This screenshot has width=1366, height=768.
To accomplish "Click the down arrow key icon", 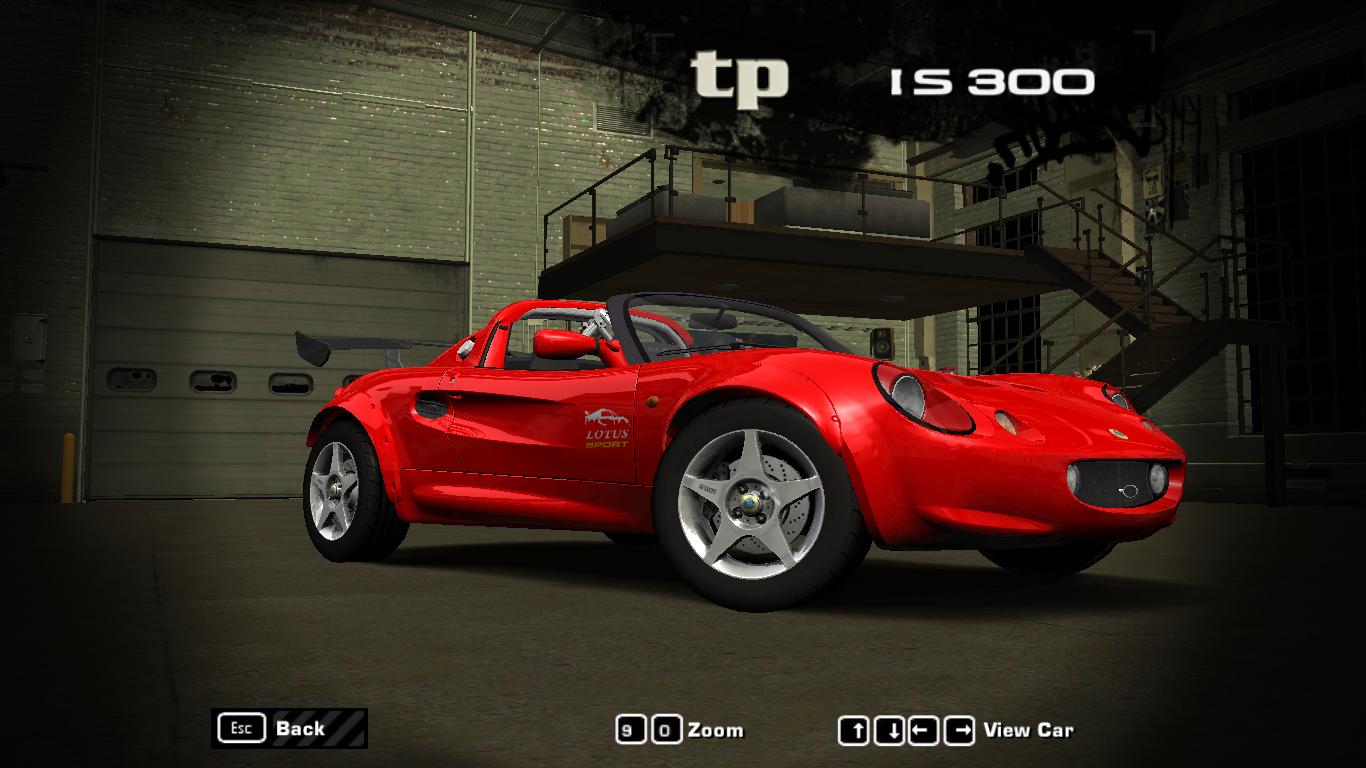I will click(x=888, y=730).
